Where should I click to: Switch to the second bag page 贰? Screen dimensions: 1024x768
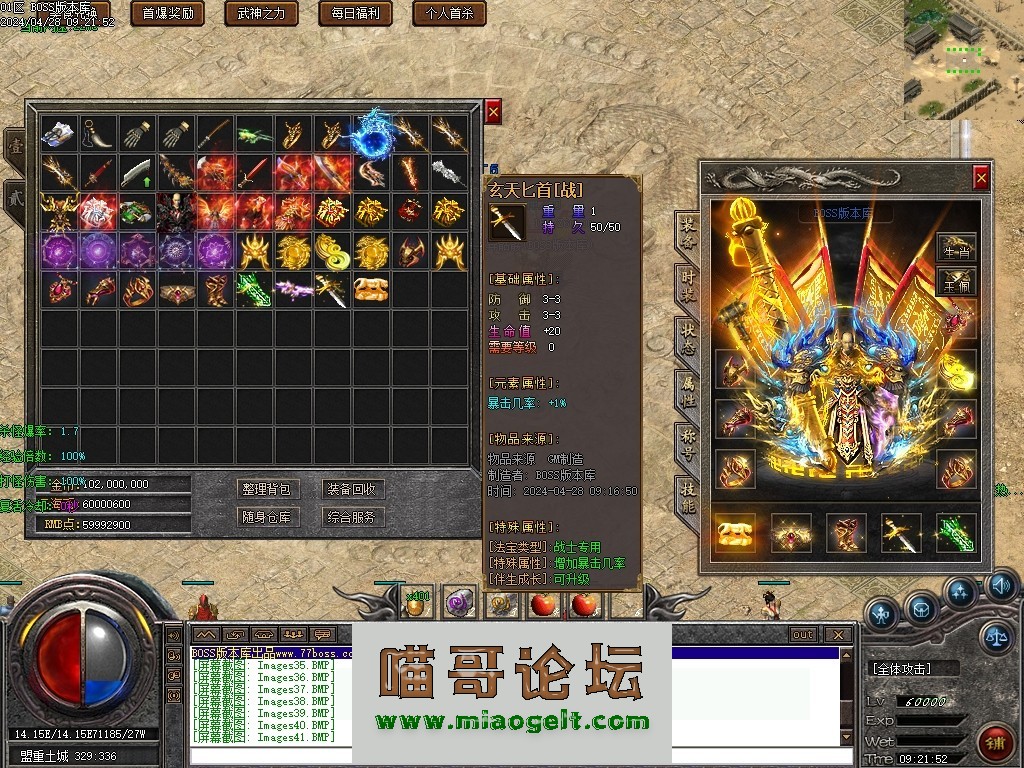click(15, 193)
